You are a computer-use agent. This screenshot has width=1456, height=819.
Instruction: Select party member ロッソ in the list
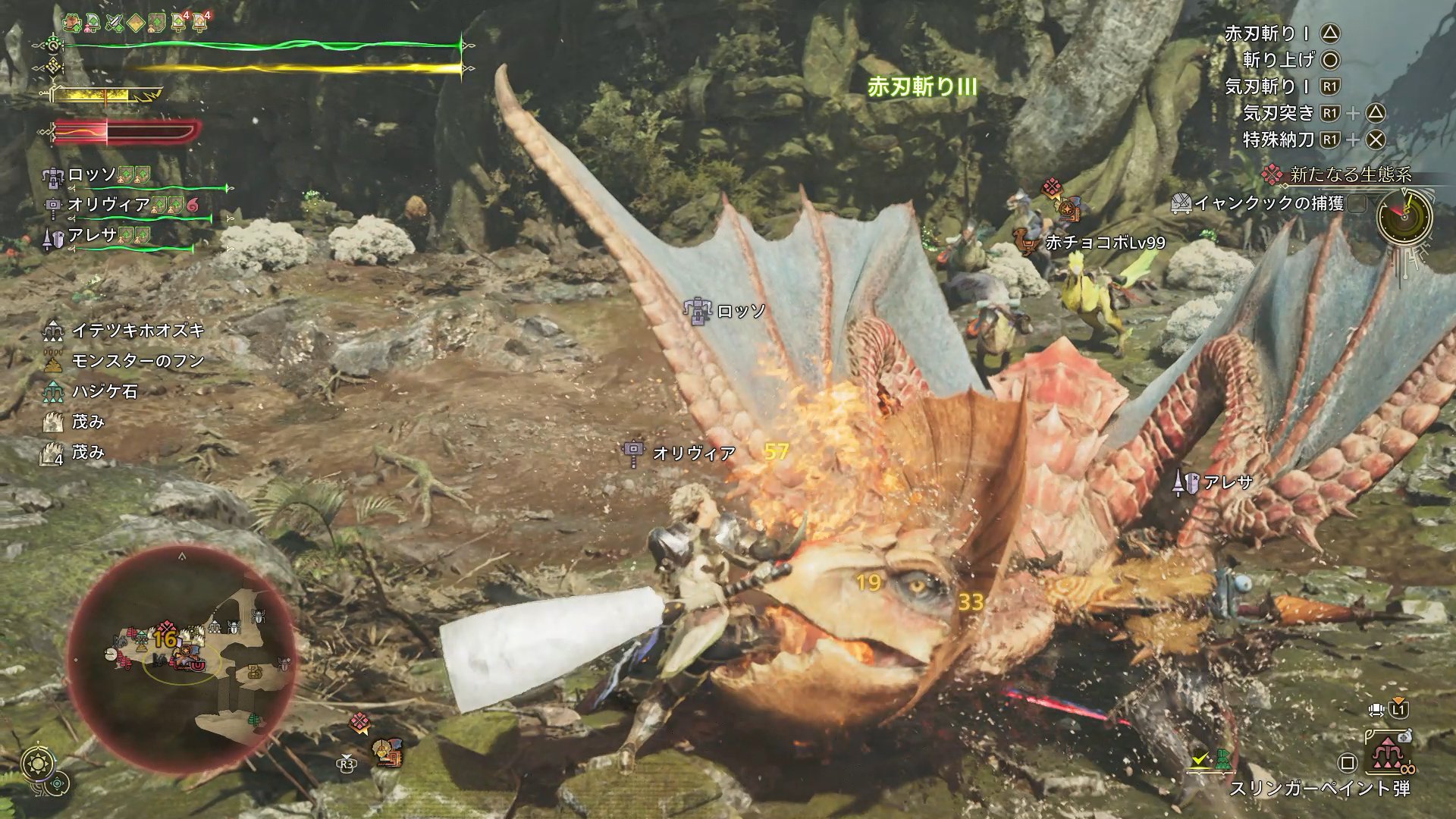93,175
